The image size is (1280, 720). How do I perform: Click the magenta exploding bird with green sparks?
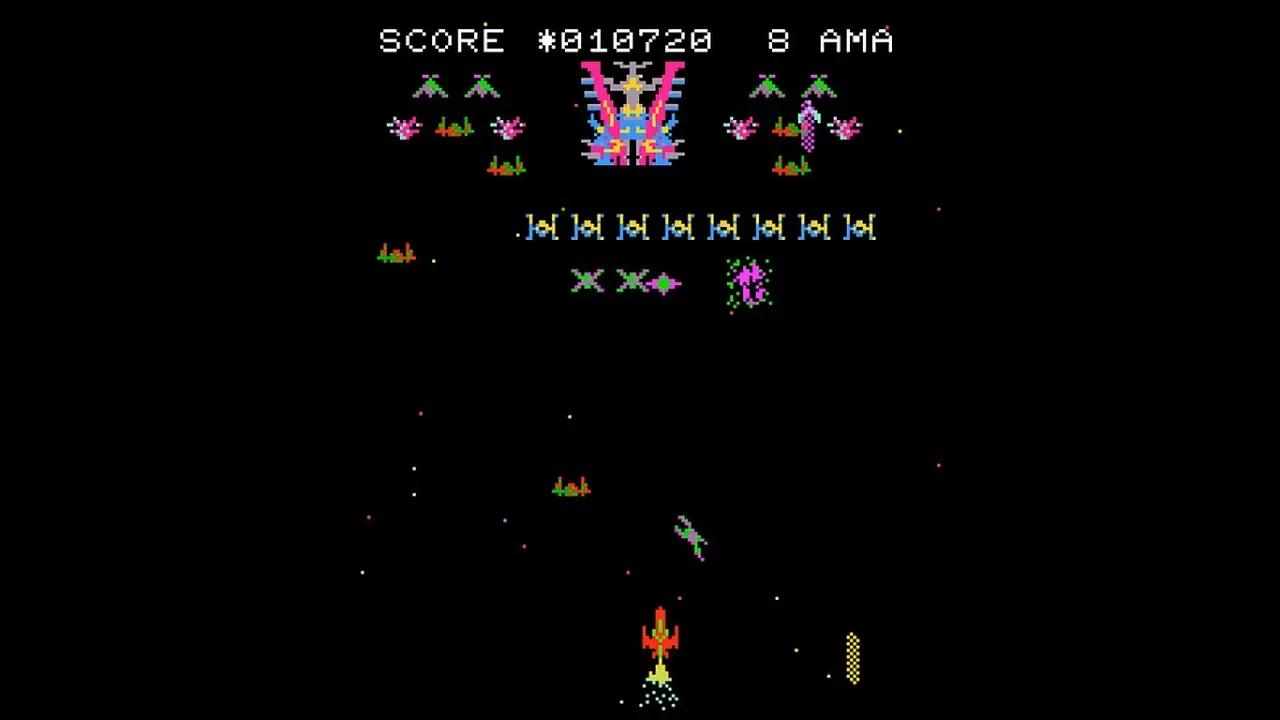(748, 283)
